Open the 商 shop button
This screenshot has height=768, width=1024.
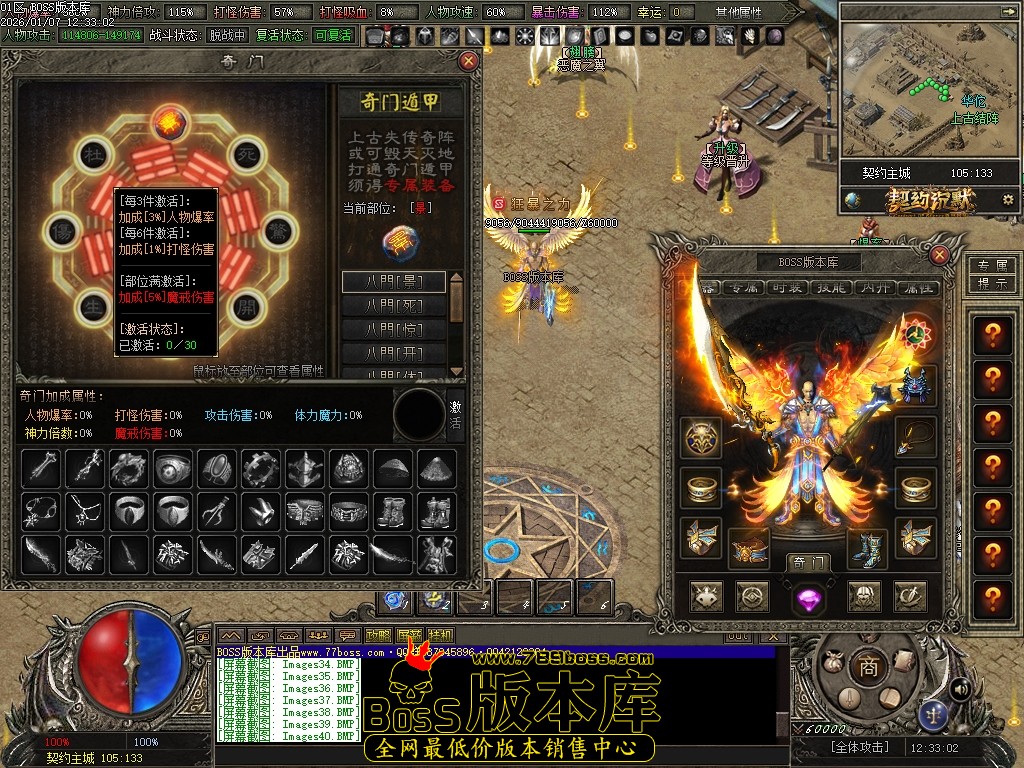868,667
